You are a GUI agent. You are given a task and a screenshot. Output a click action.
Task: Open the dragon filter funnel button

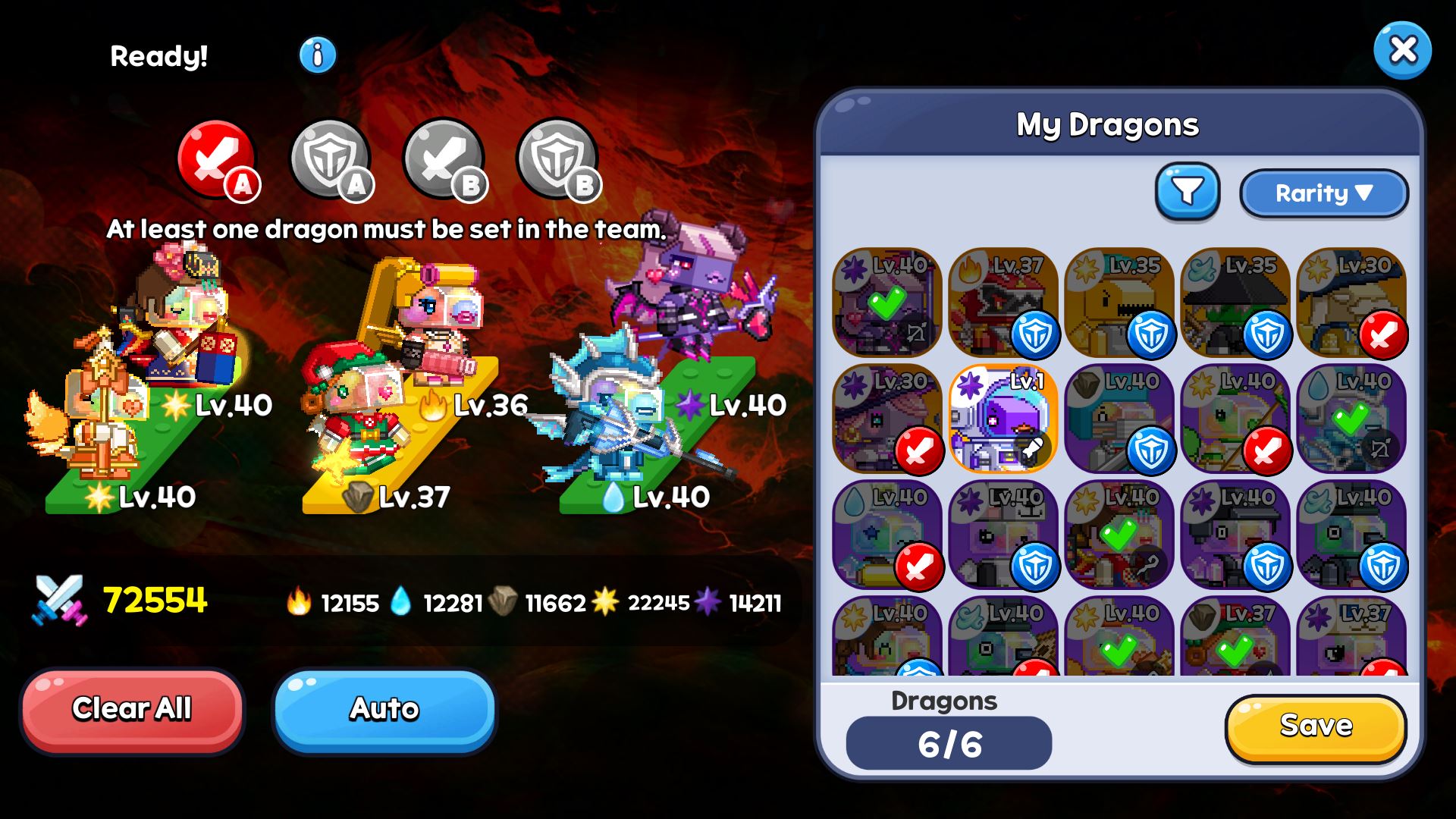1188,191
